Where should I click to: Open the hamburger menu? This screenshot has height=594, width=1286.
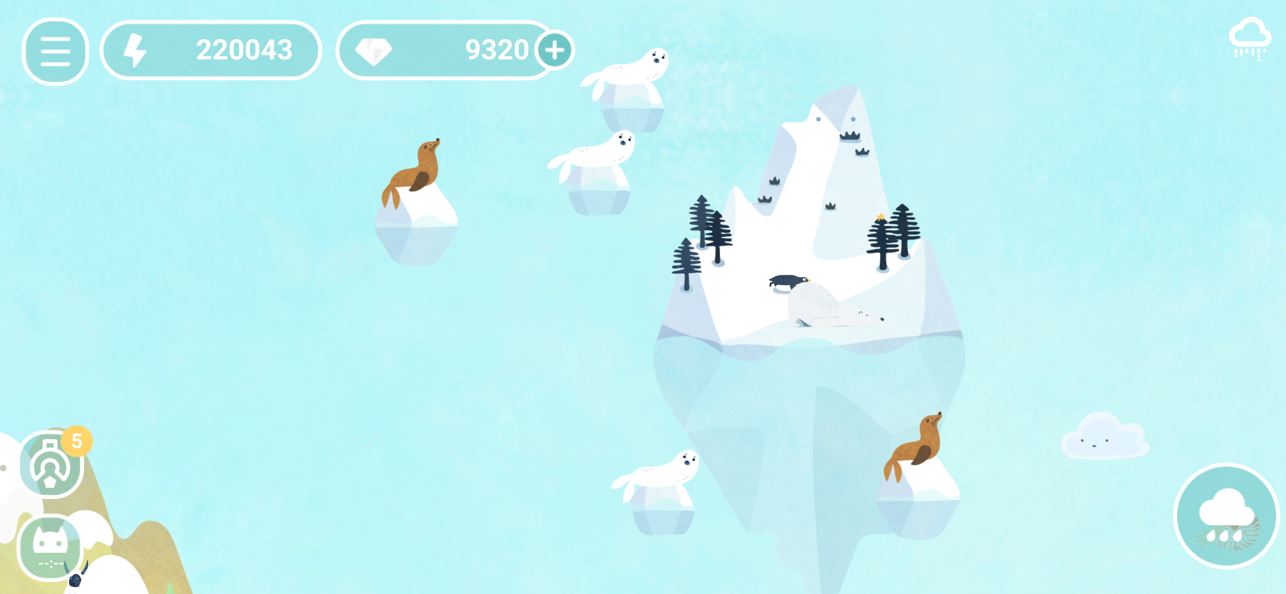pyautogui.click(x=55, y=51)
